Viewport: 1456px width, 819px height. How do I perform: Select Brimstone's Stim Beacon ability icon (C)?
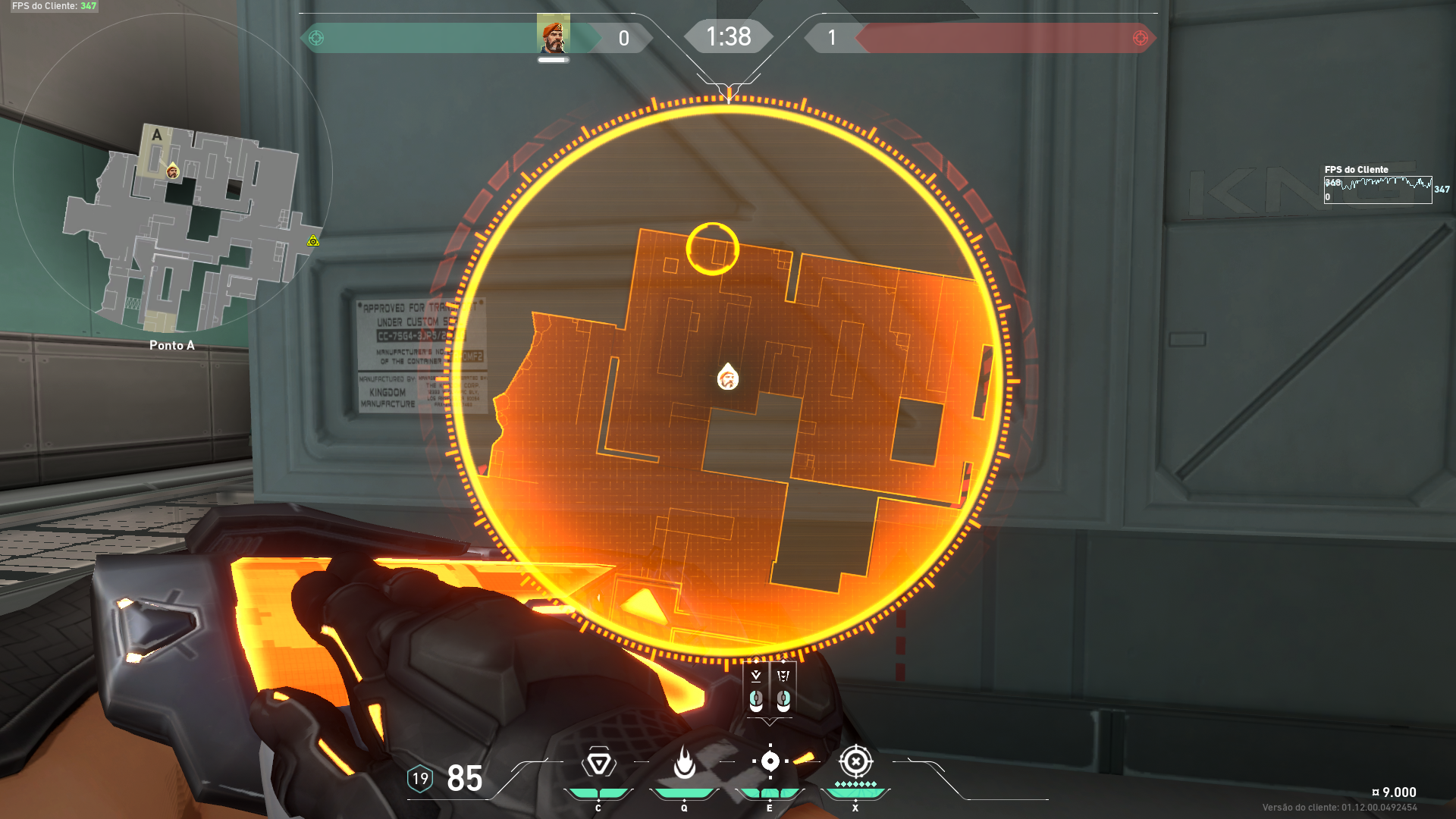pos(598,762)
